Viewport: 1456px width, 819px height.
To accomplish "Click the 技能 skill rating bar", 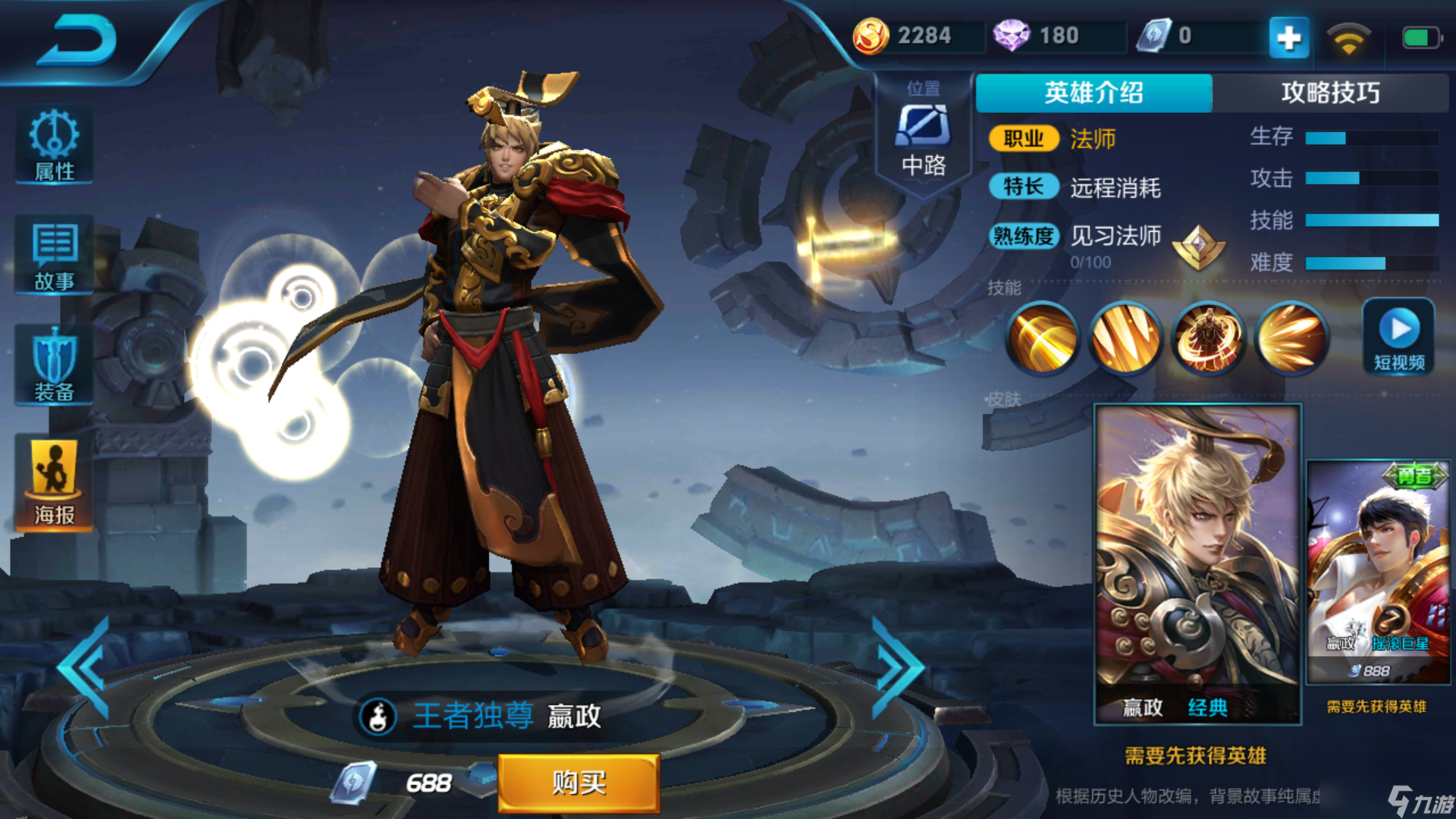I will click(1373, 221).
